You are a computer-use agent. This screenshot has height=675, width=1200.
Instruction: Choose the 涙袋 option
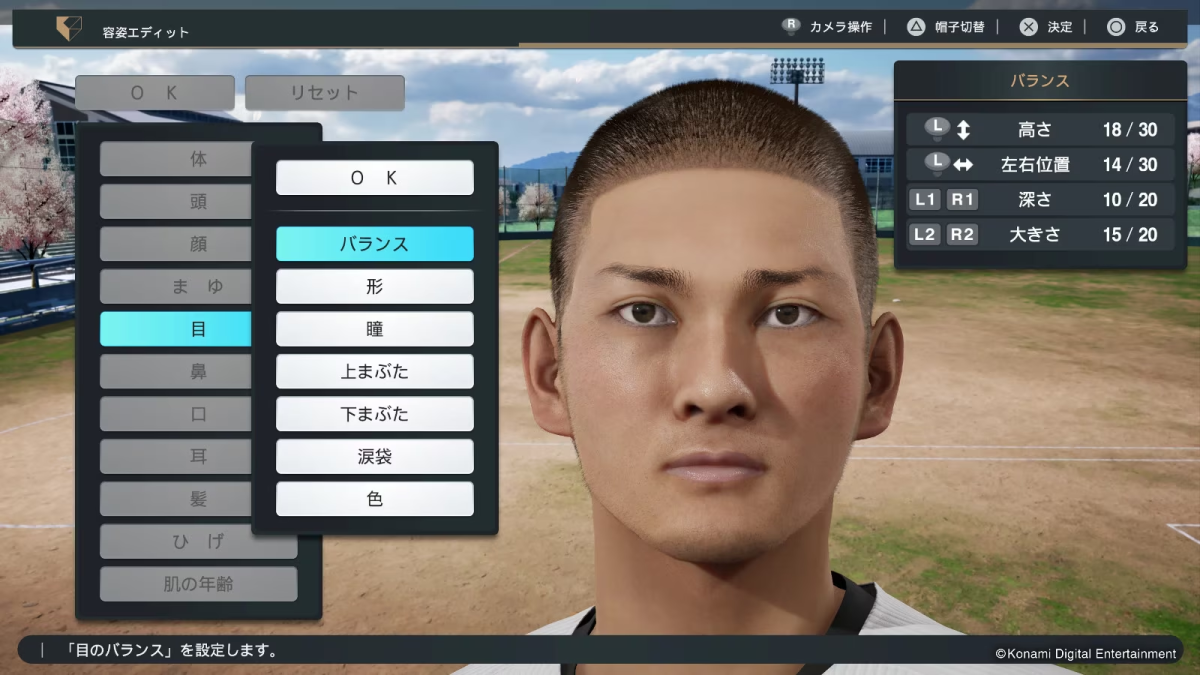pyautogui.click(x=374, y=457)
